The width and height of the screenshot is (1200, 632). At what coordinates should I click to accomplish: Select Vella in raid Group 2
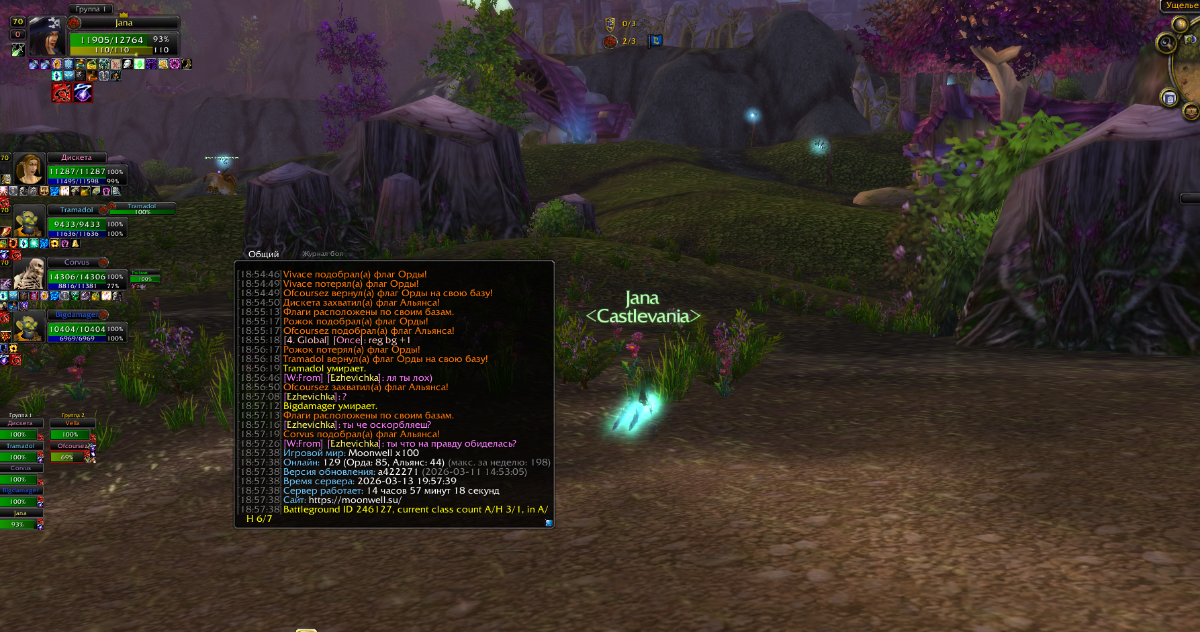[x=71, y=424]
